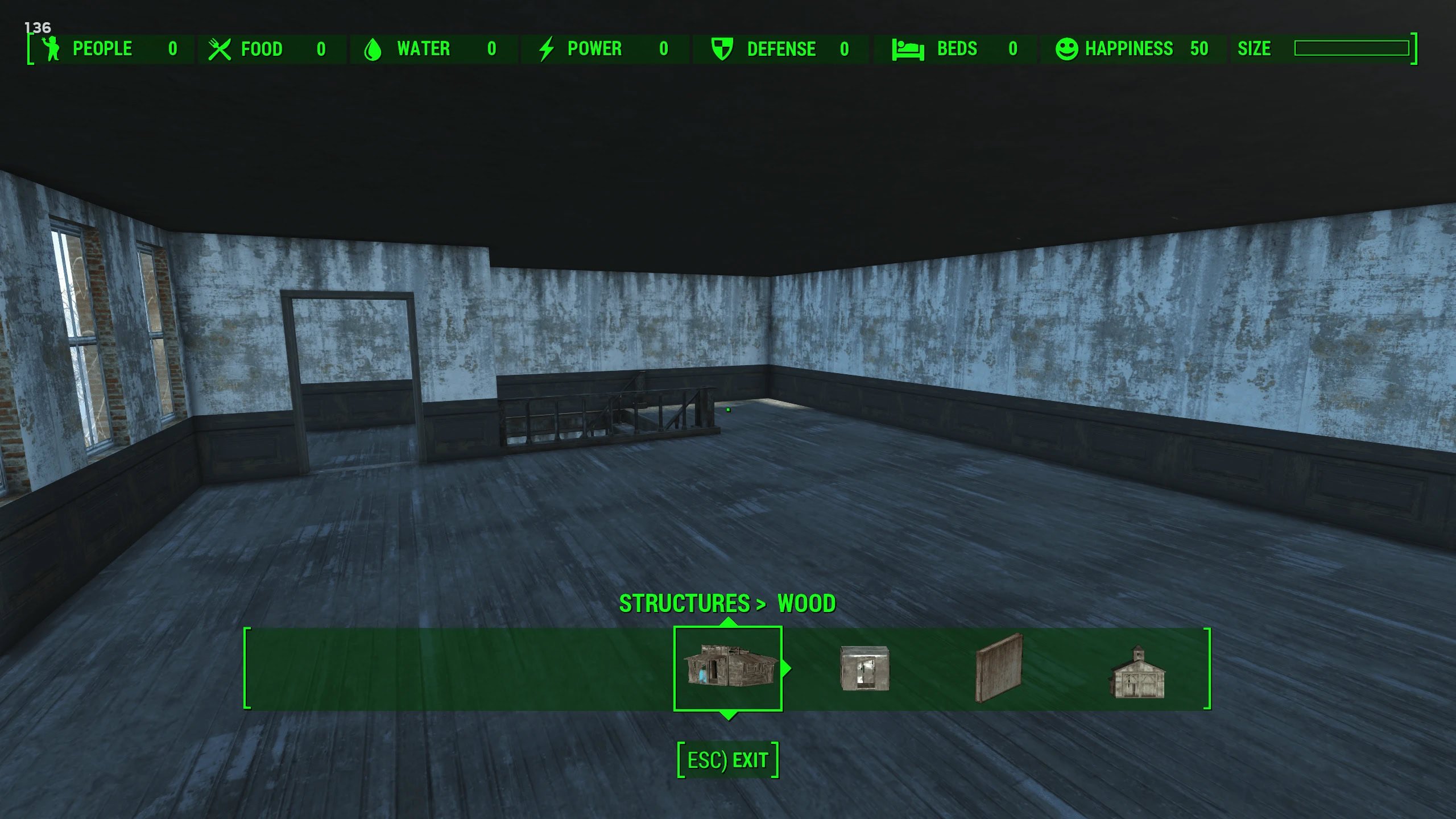Click the Exit button
1456x819 pixels.
point(727,760)
